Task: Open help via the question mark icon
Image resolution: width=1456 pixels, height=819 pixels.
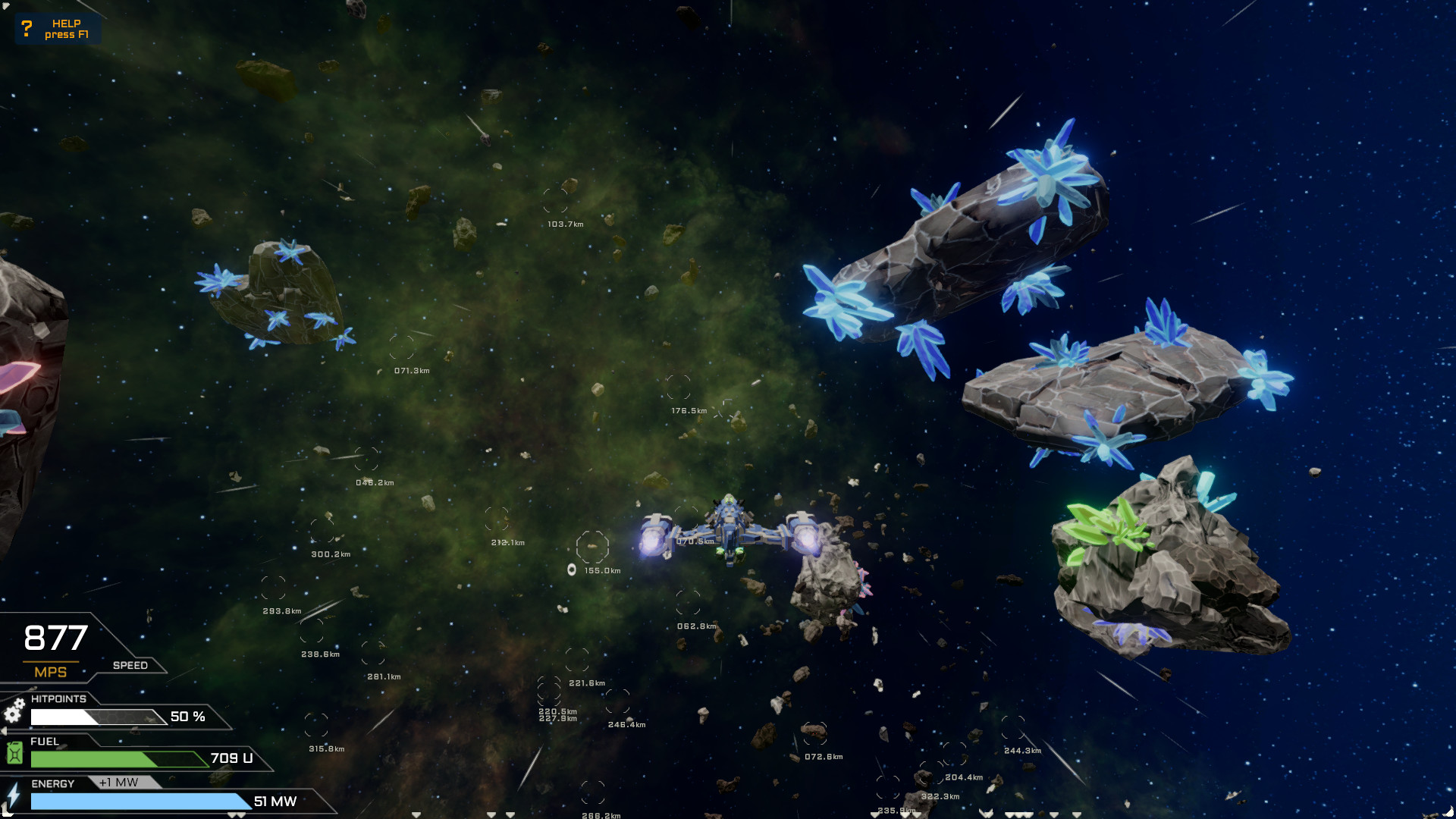Action: click(27, 29)
